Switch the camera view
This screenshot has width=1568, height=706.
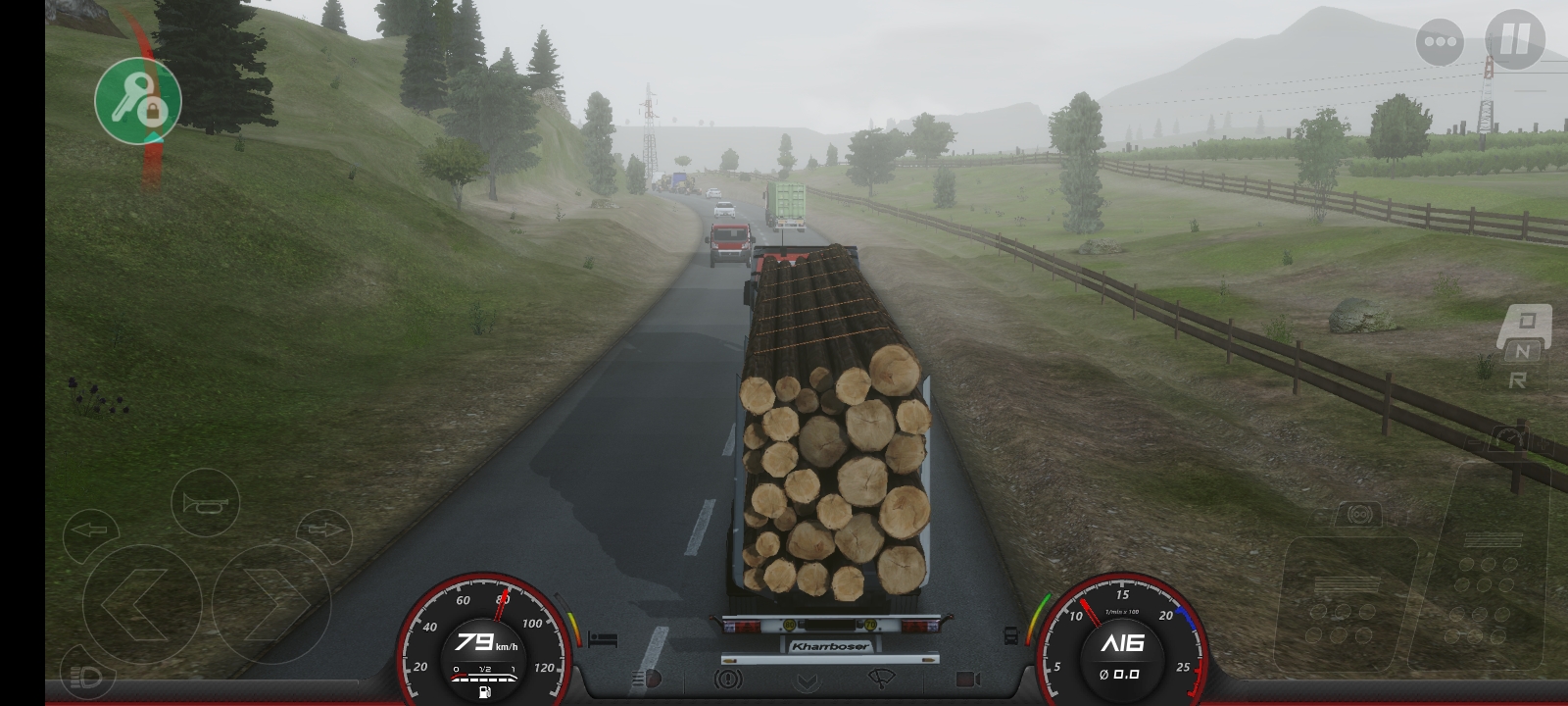pyautogui.click(x=967, y=679)
